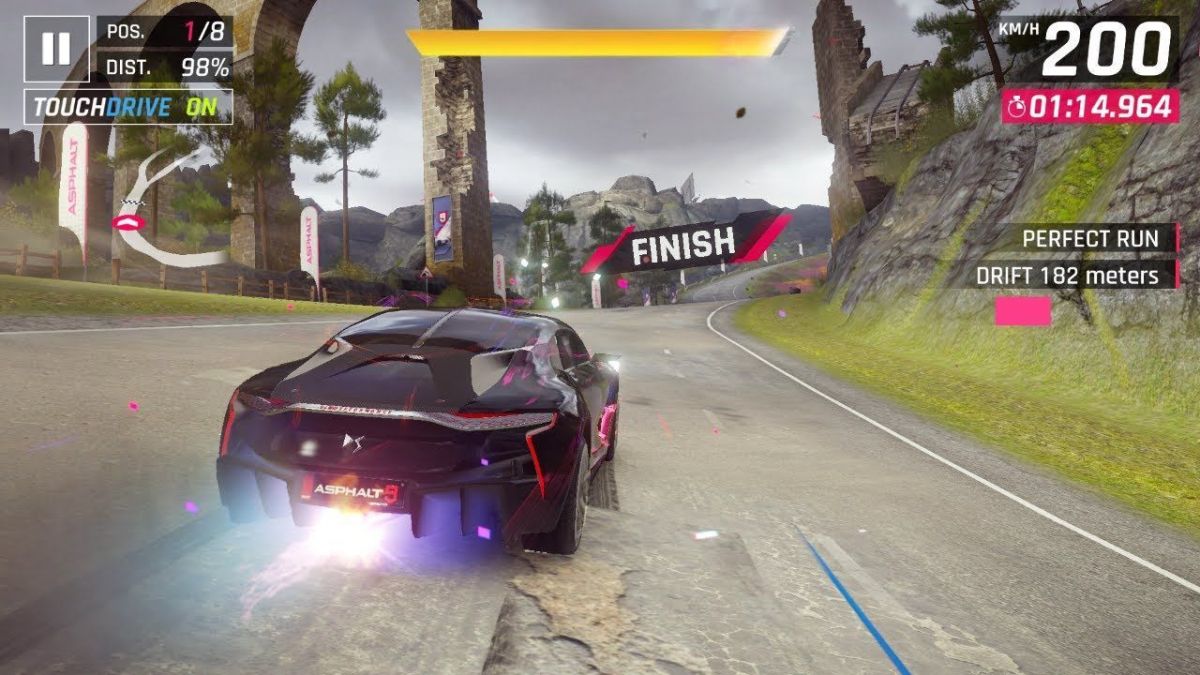Toggle TouchDrive off

click(129, 108)
